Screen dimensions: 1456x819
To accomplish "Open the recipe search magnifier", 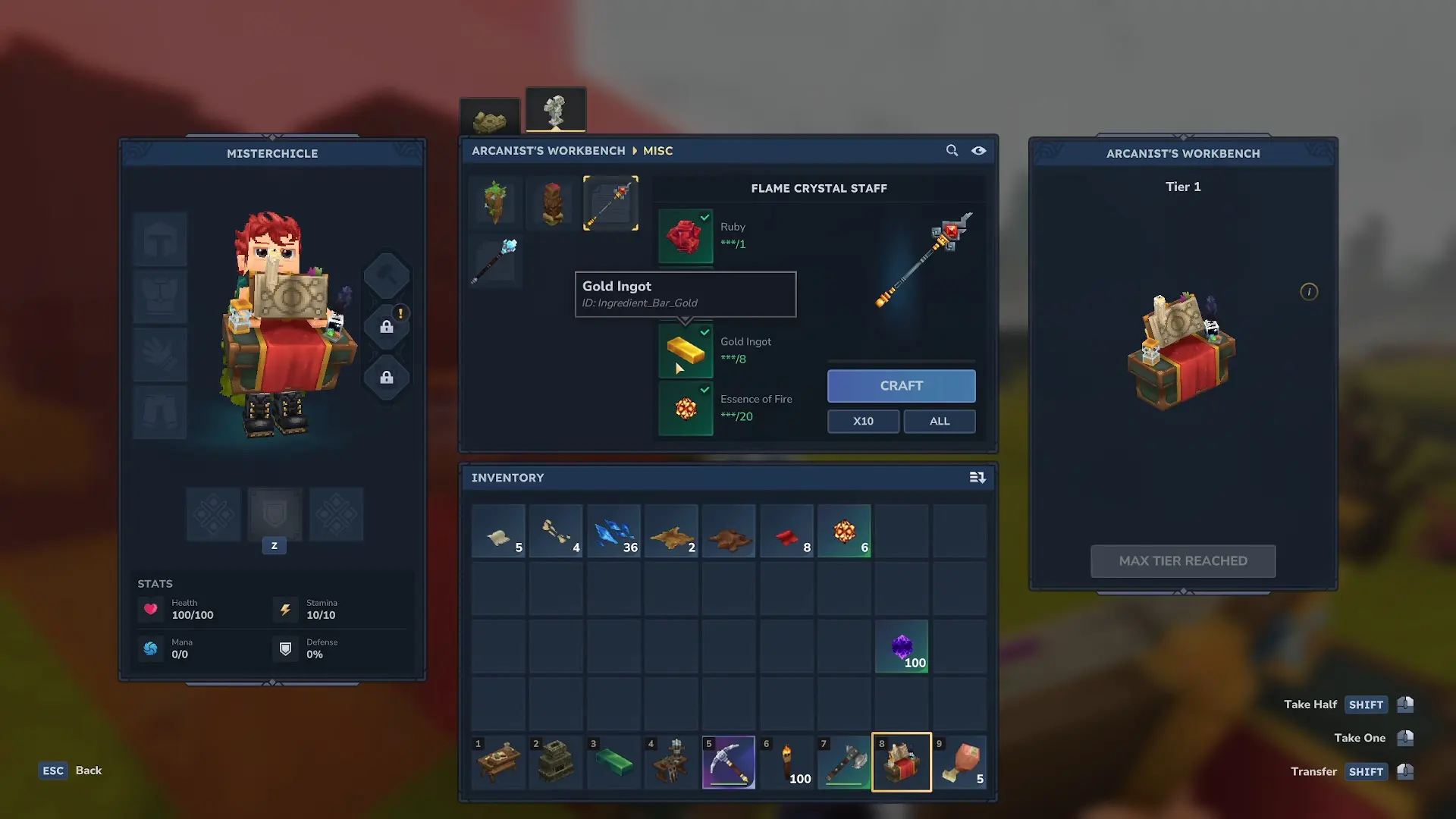I will coord(952,150).
